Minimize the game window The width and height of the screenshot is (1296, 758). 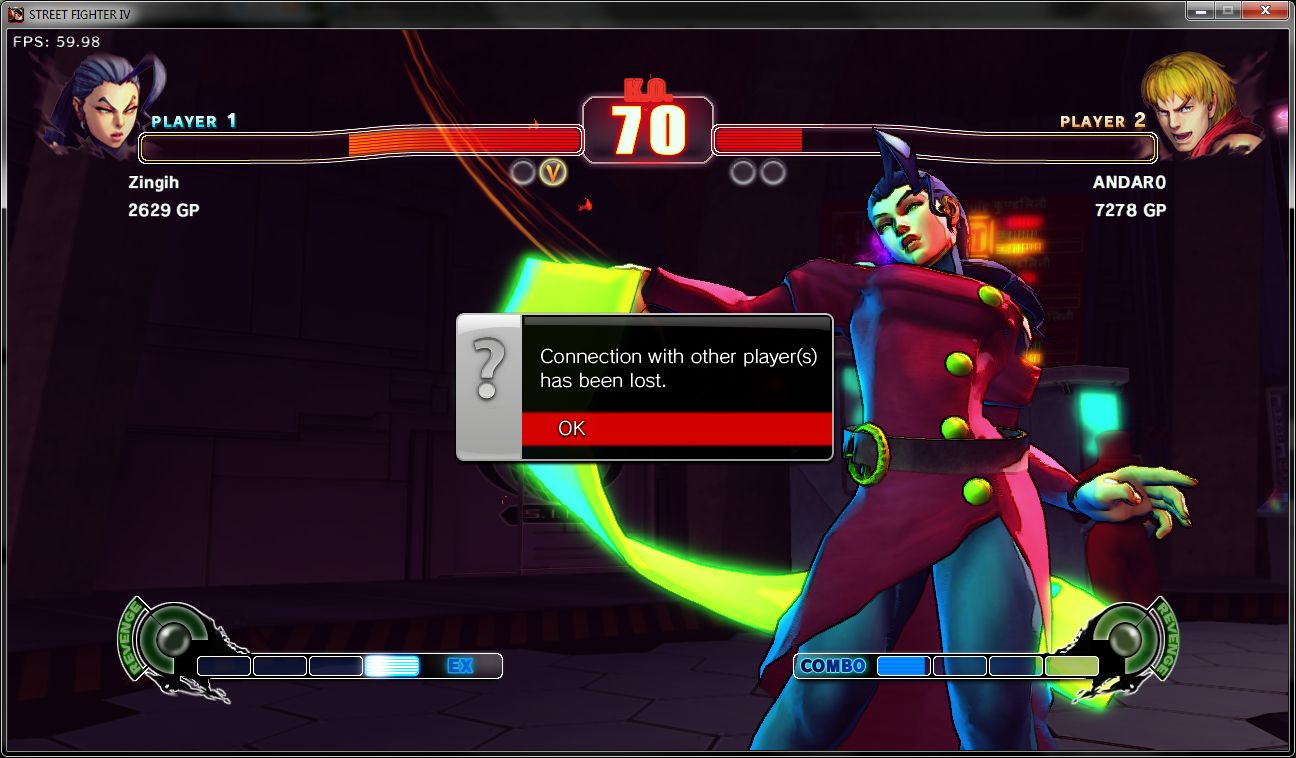tap(1200, 10)
